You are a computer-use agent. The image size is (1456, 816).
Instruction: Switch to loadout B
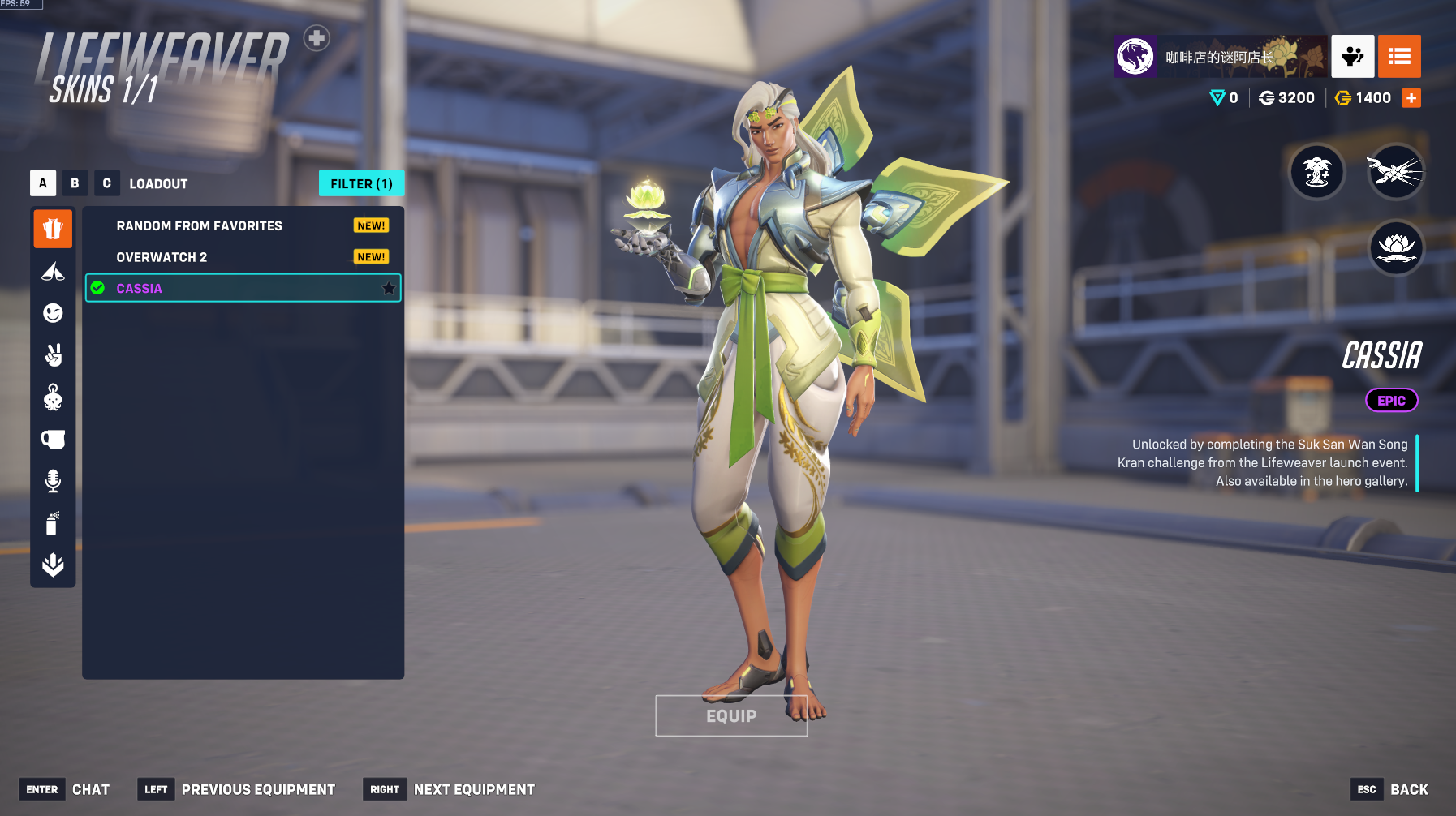[75, 183]
